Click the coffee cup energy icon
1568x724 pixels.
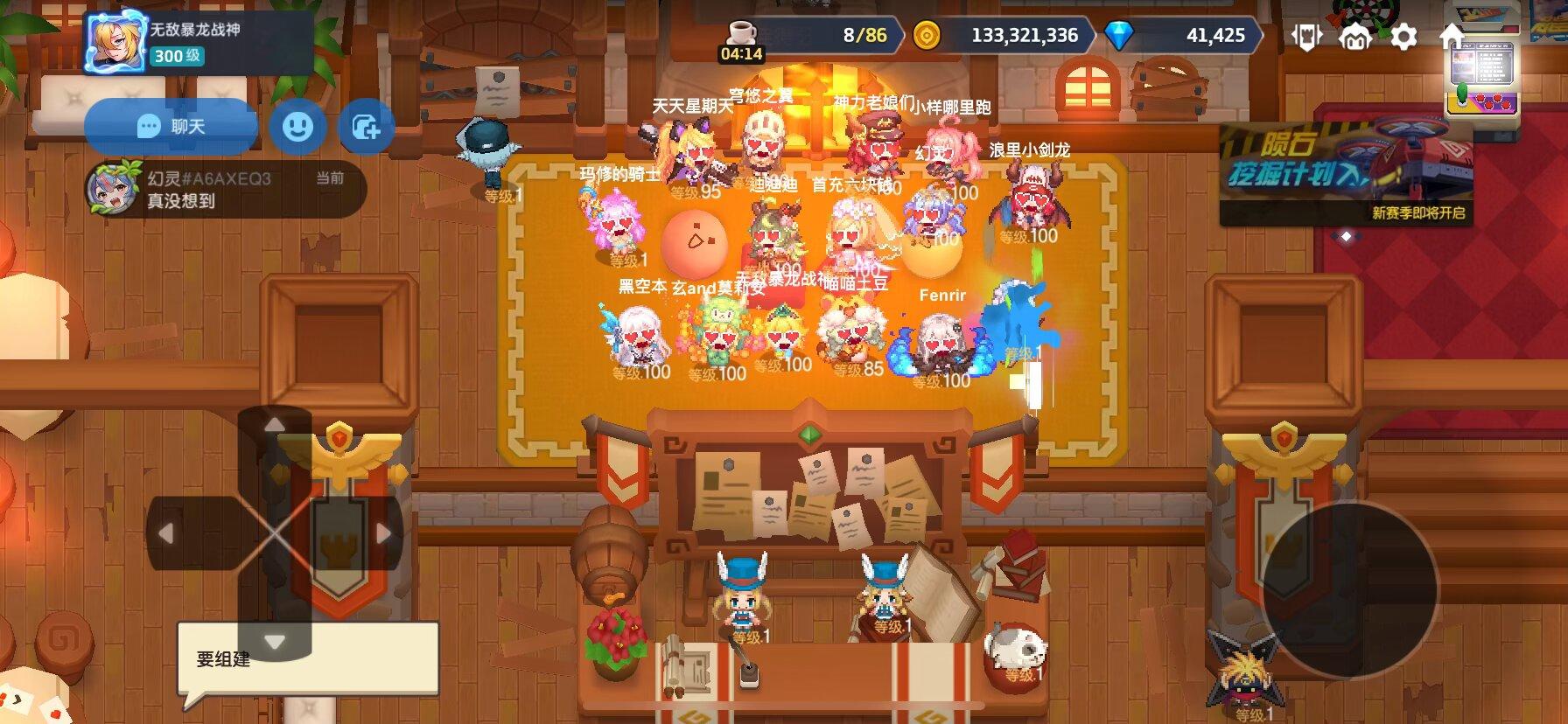741,33
